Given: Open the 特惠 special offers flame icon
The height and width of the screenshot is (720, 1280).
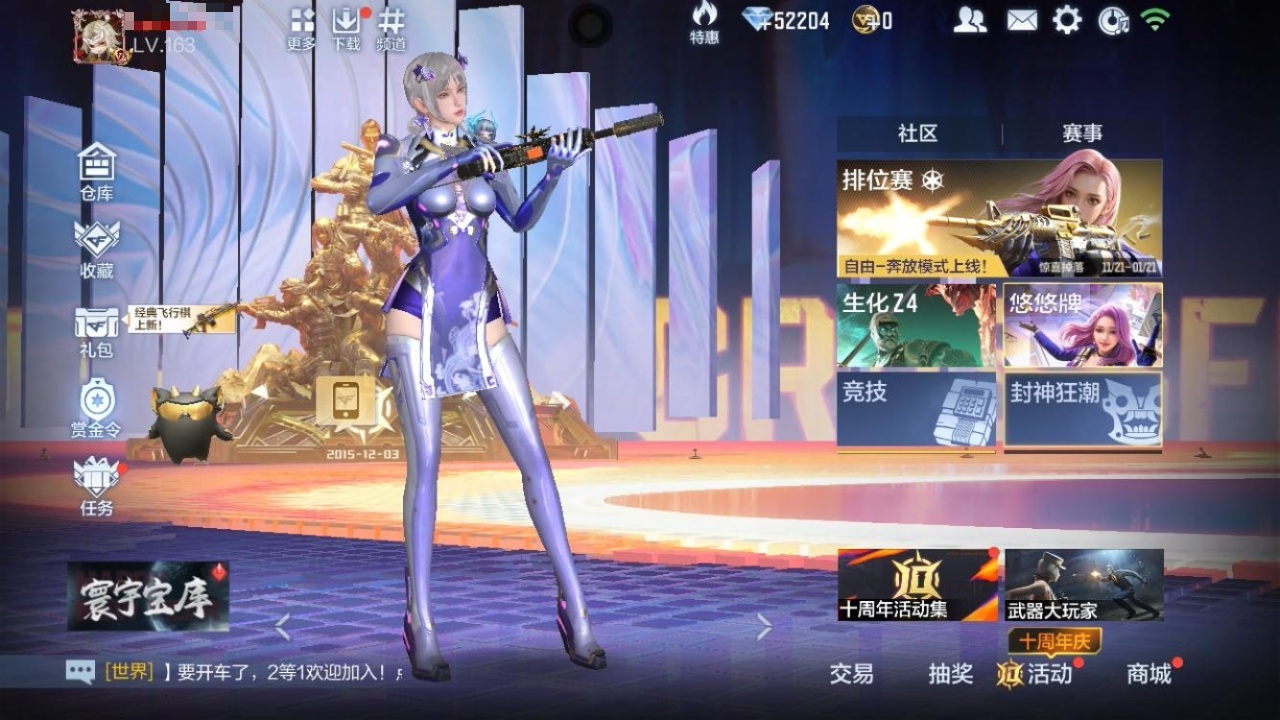Looking at the screenshot, I should (x=704, y=23).
